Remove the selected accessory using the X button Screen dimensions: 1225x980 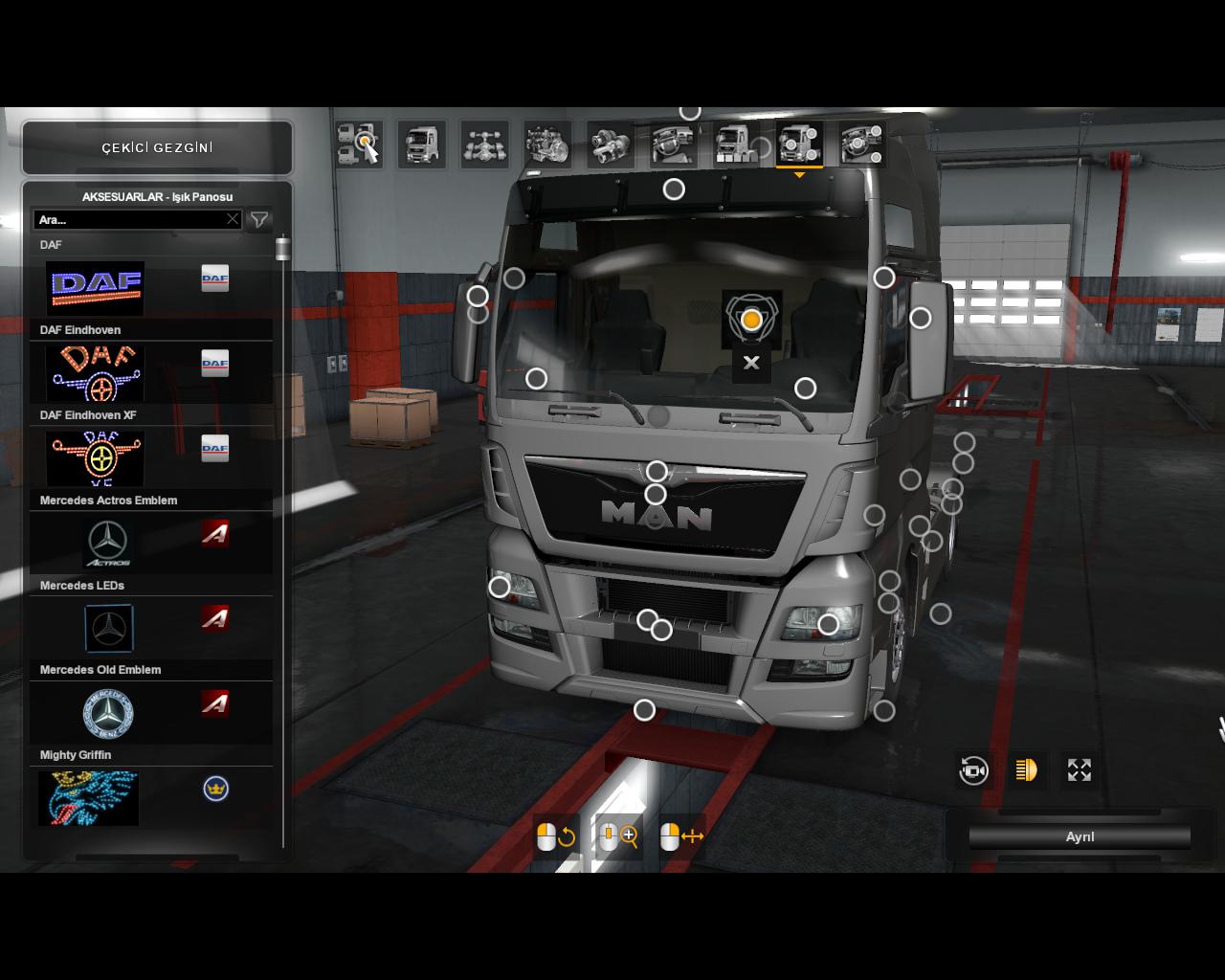click(751, 363)
